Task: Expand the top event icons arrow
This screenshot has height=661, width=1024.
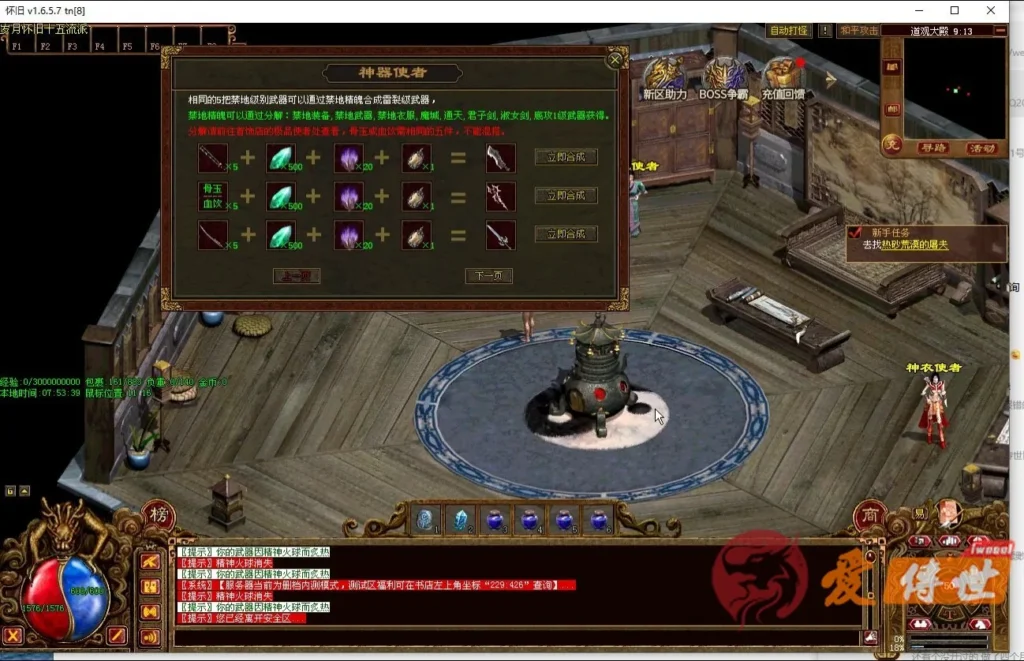Action: pos(830,77)
